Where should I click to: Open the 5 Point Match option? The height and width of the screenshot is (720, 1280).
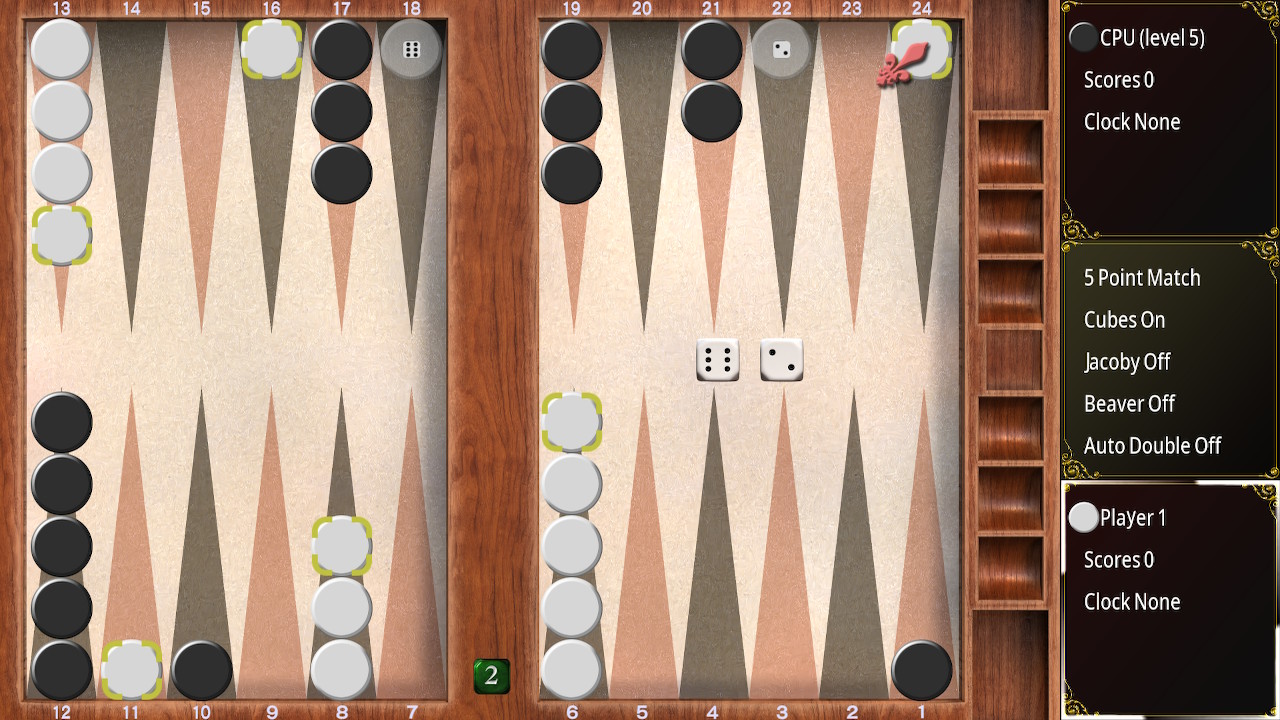click(x=1141, y=278)
